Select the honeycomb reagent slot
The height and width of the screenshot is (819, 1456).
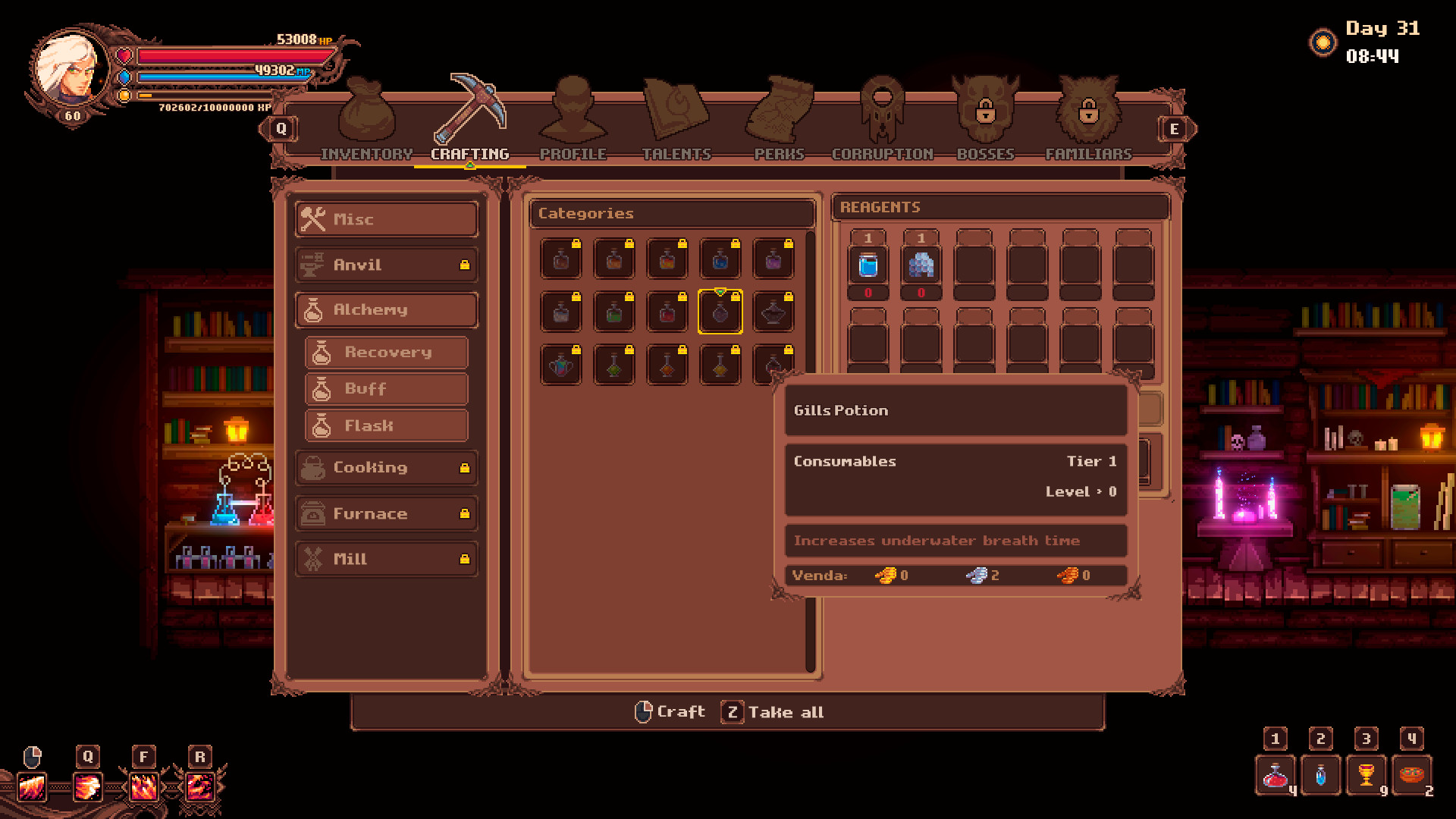click(x=922, y=265)
